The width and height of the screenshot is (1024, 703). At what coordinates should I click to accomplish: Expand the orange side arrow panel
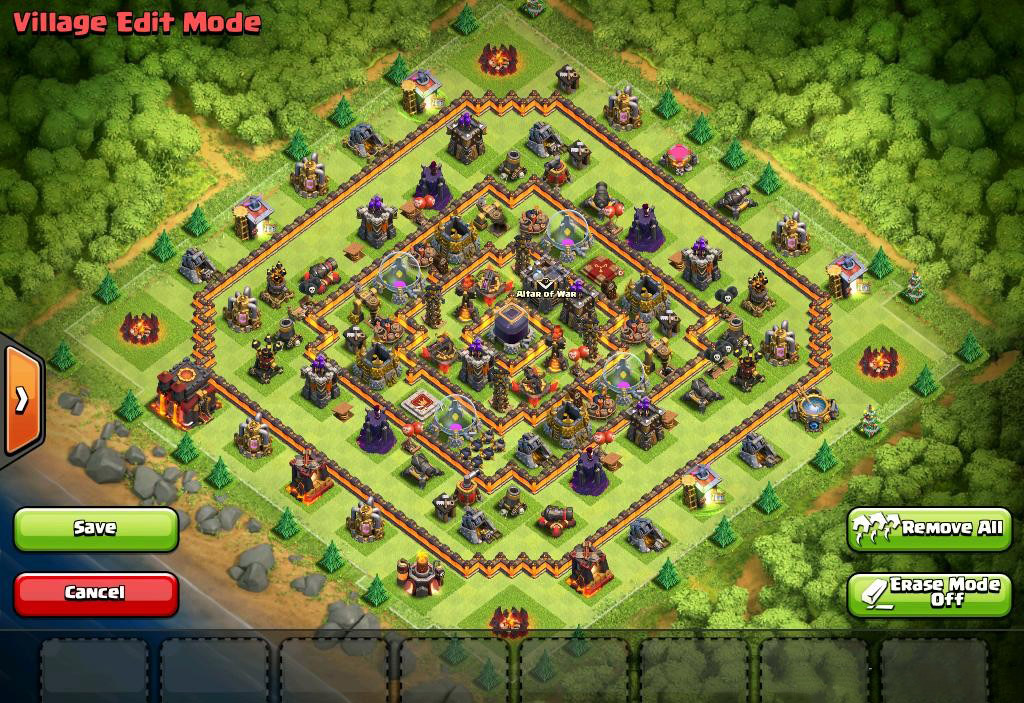click(x=21, y=400)
